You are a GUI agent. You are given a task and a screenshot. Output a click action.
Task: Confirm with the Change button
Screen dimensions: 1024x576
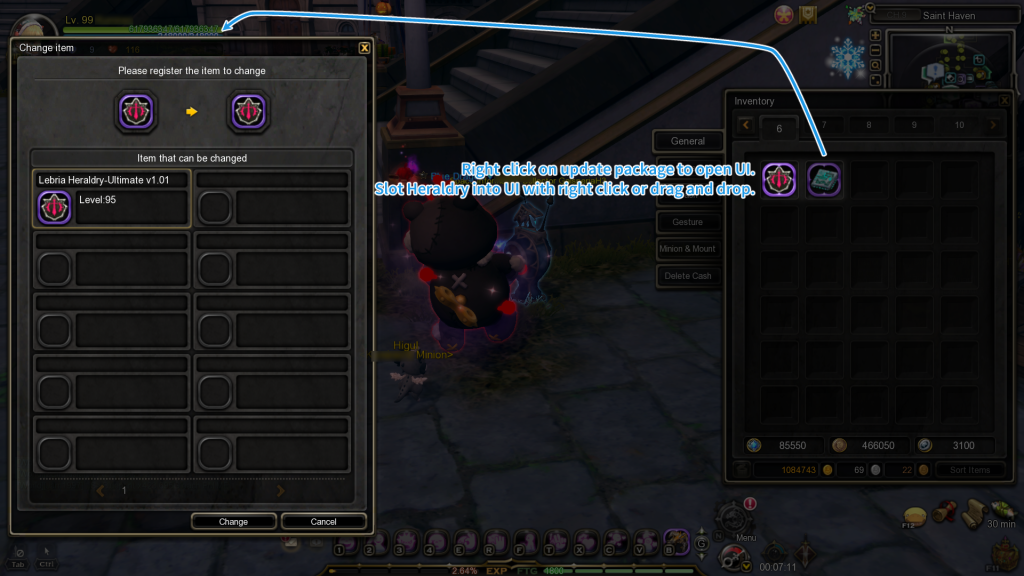234,521
